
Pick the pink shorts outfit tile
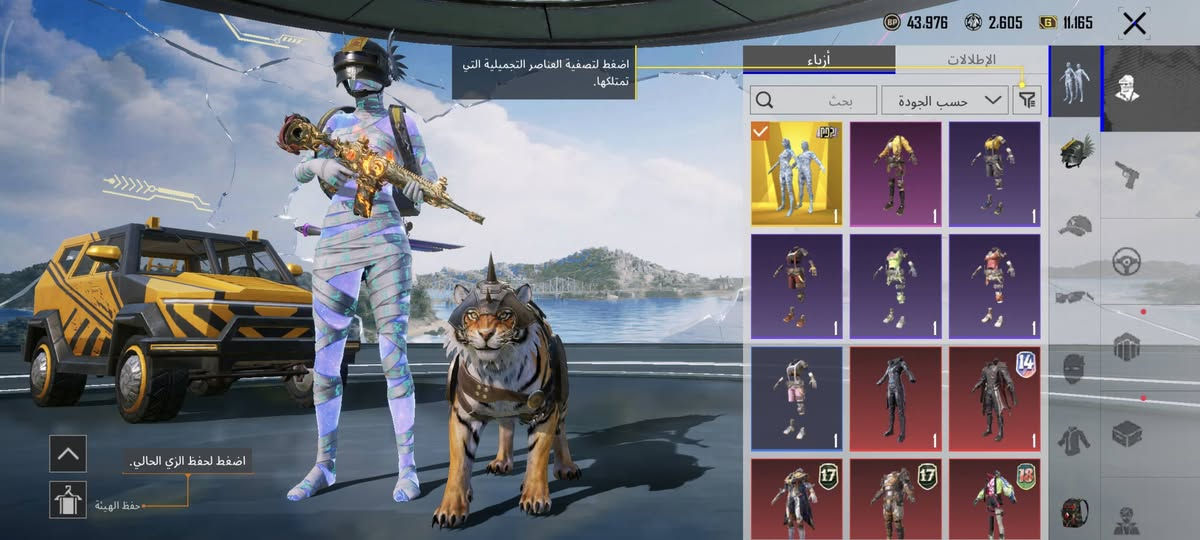[x=796, y=398]
